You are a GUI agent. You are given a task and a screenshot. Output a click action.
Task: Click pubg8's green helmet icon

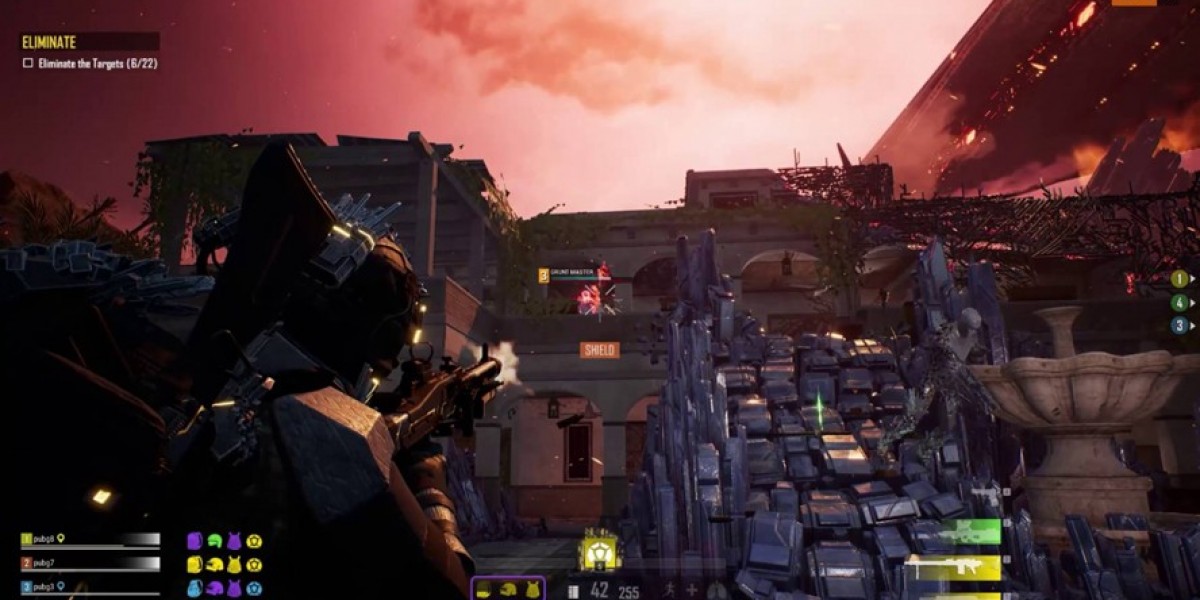[214, 540]
